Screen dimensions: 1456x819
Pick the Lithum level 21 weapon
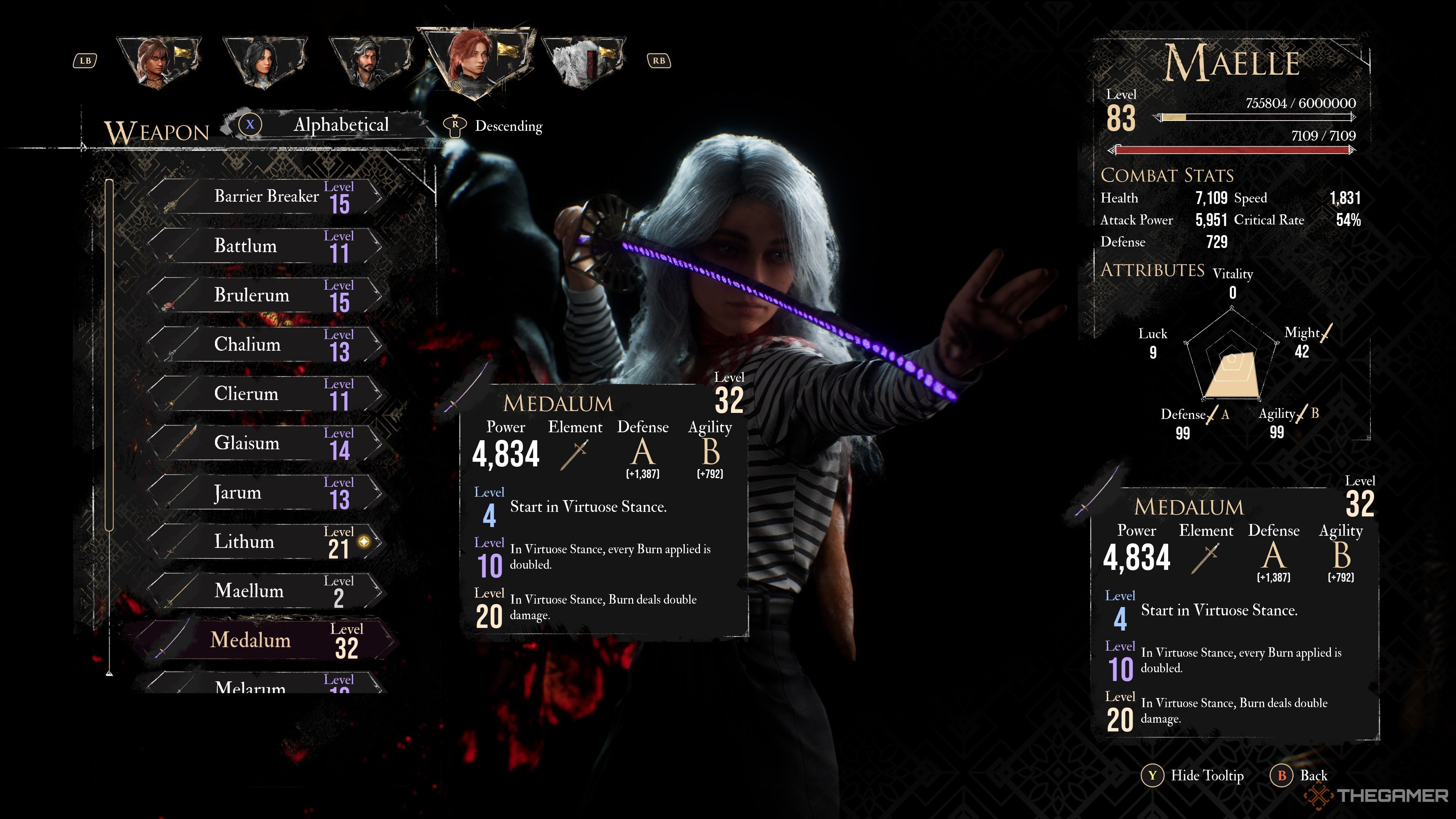[x=266, y=541]
